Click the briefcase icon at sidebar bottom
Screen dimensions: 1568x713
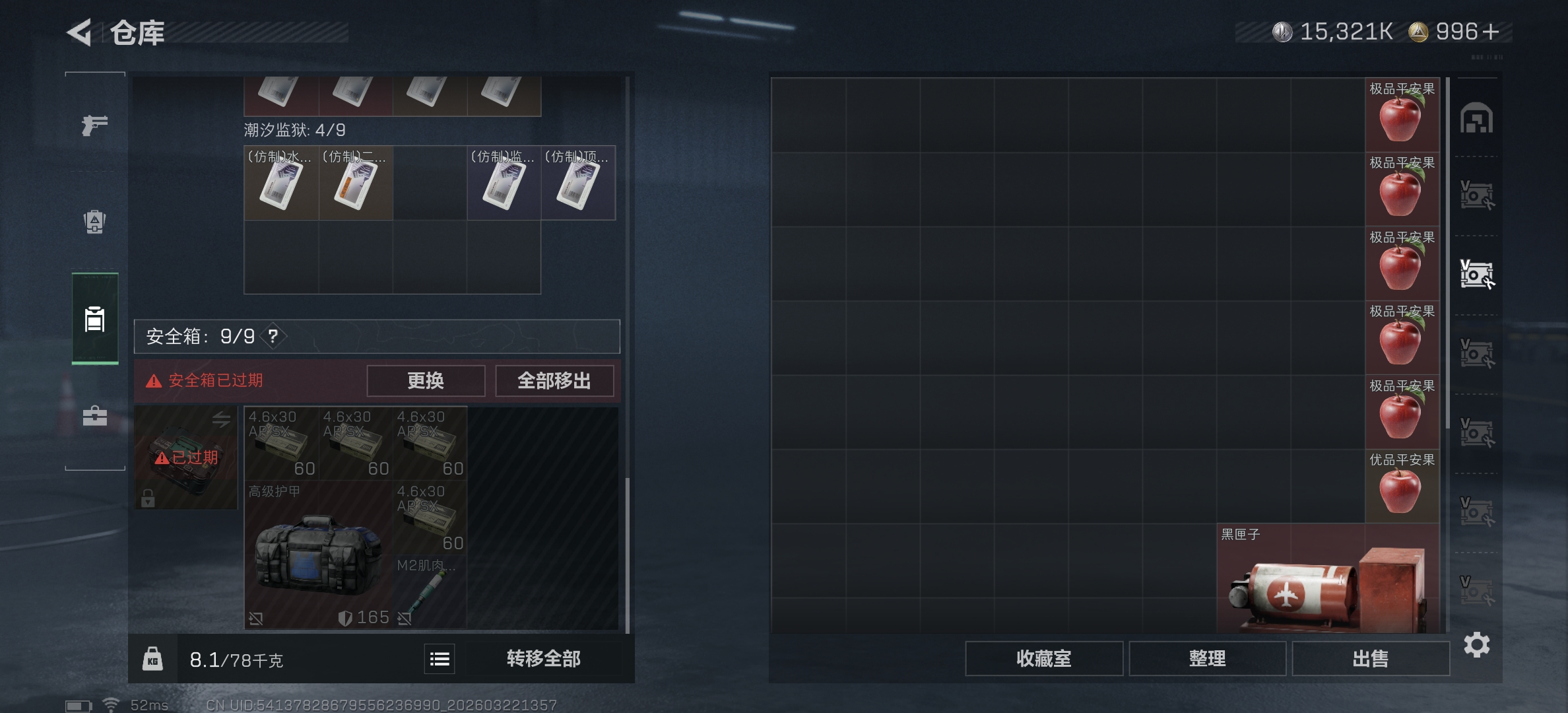[94, 416]
